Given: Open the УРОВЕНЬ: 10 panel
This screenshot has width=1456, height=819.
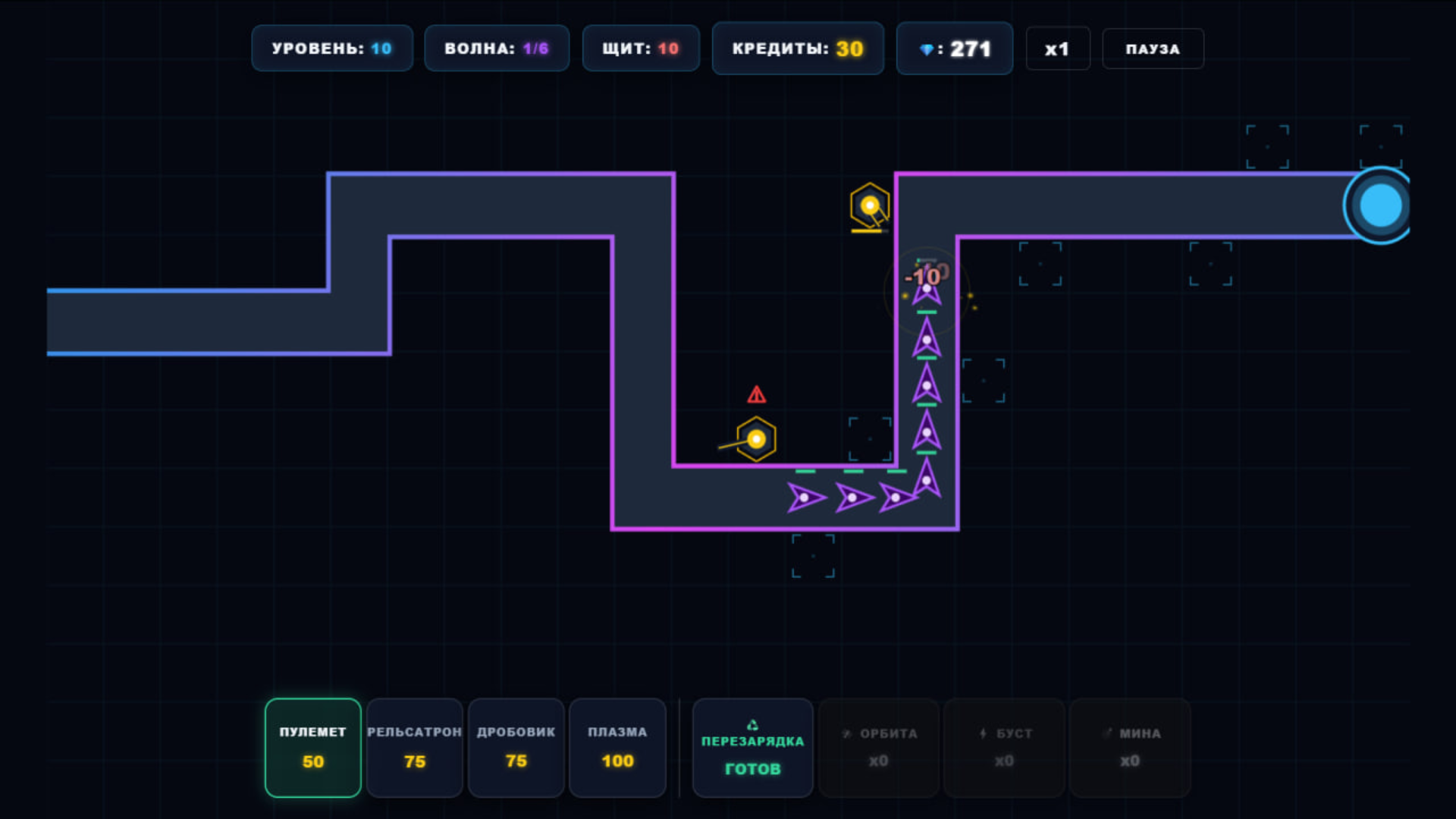Looking at the screenshot, I should click(332, 48).
